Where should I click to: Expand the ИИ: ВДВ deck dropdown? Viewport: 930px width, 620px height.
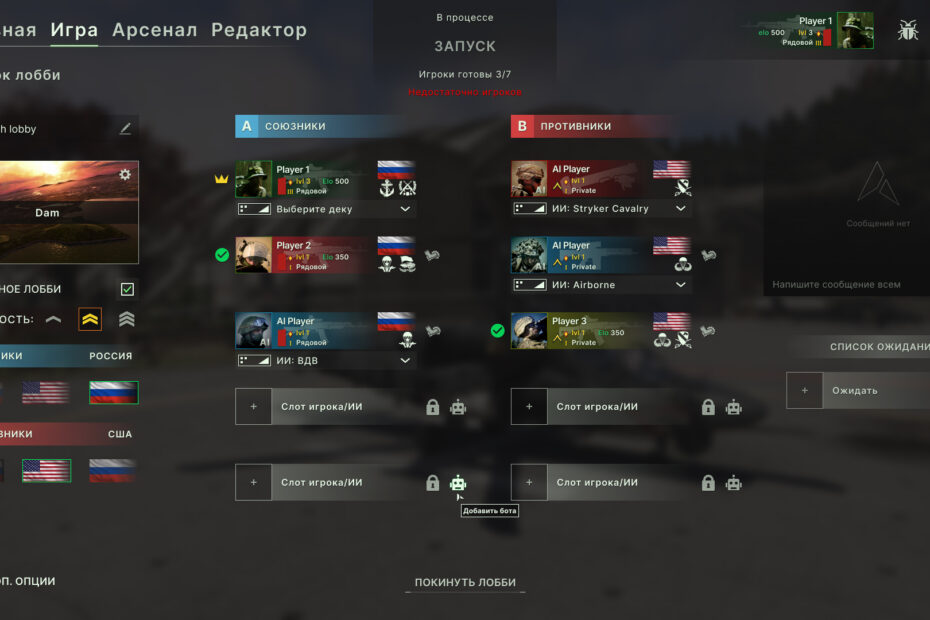pyautogui.click(x=405, y=361)
